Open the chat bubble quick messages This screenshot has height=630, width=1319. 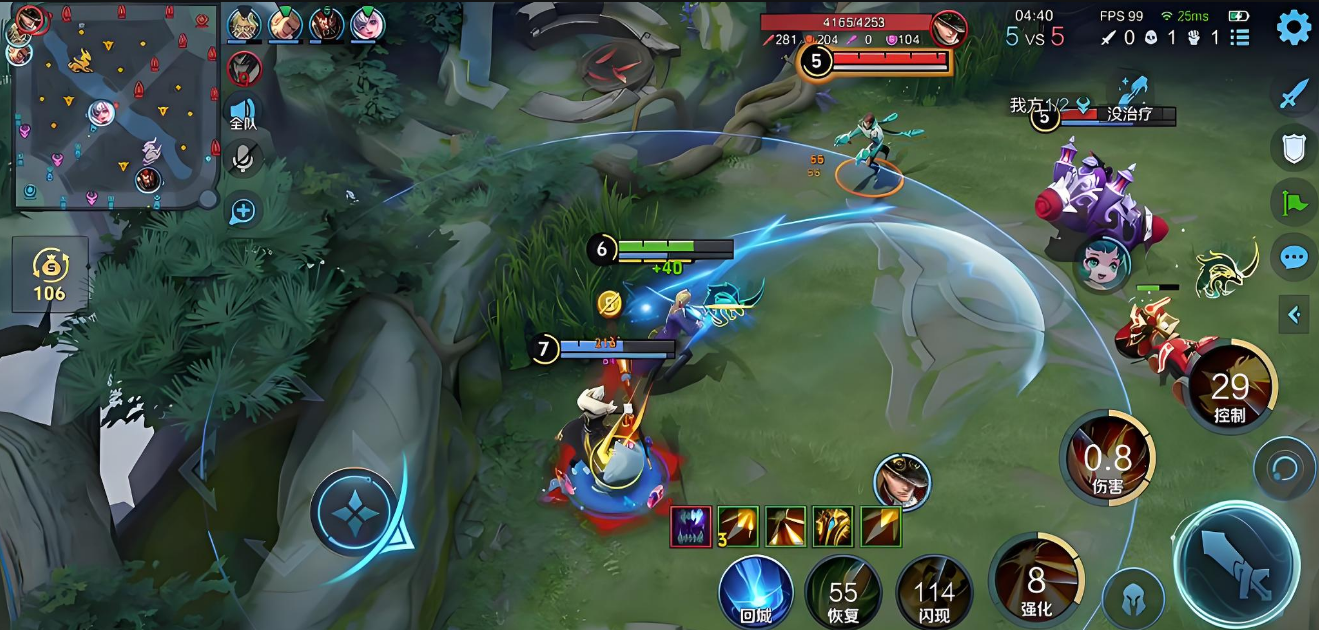(x=1294, y=258)
